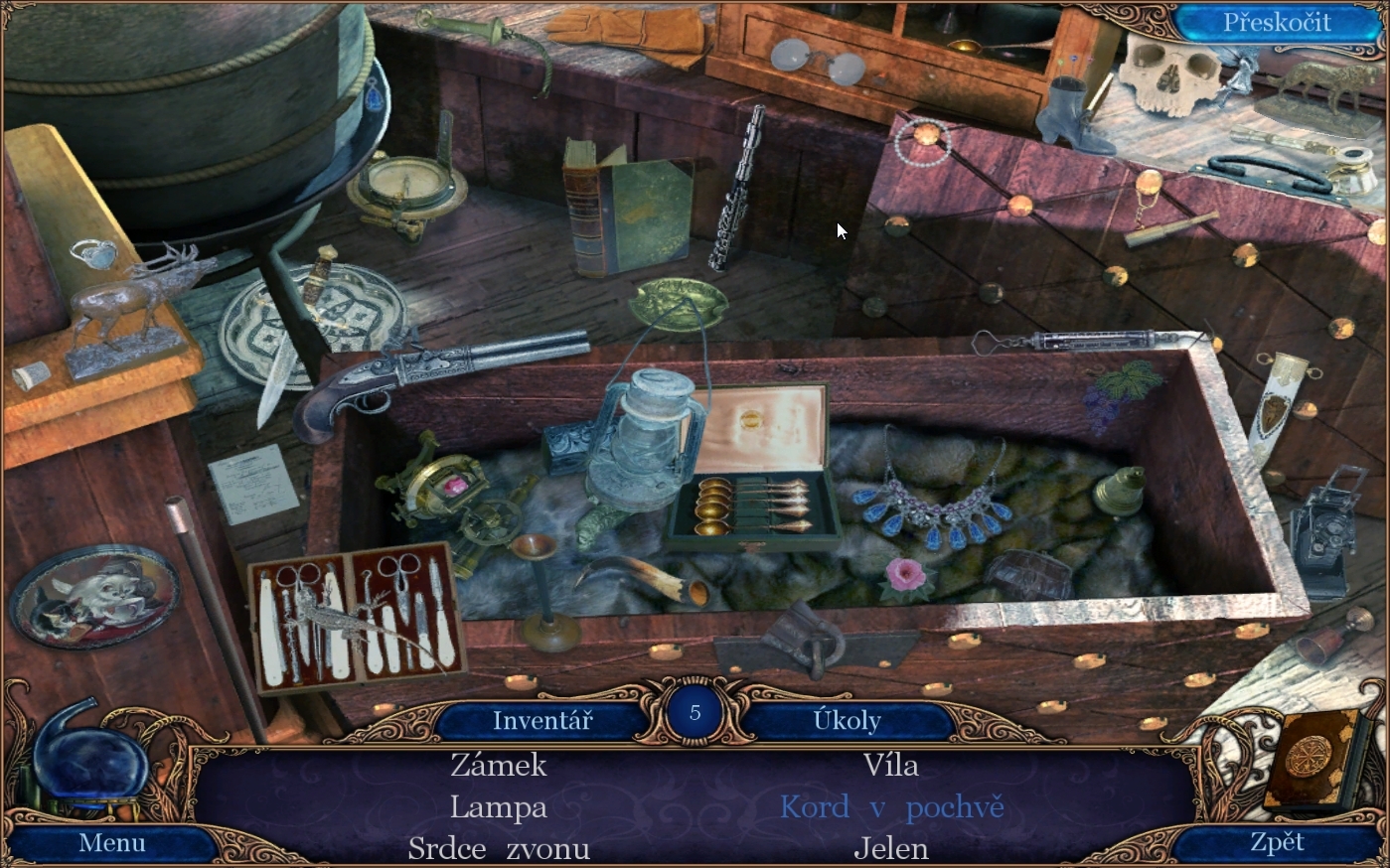
Task: Select the Víla entry in the list
Action: click(890, 765)
